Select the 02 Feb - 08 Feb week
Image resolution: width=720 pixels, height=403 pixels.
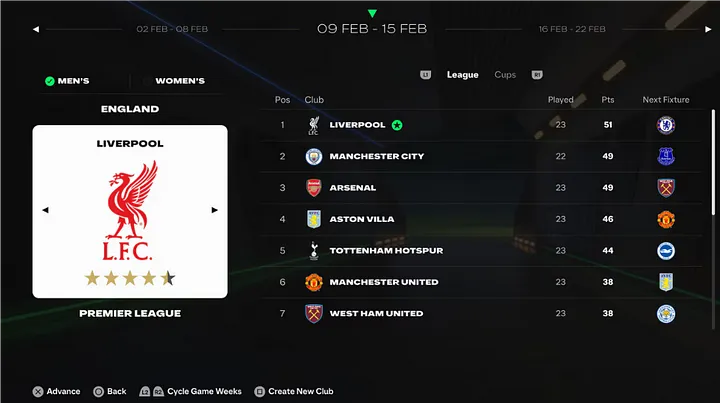click(172, 29)
